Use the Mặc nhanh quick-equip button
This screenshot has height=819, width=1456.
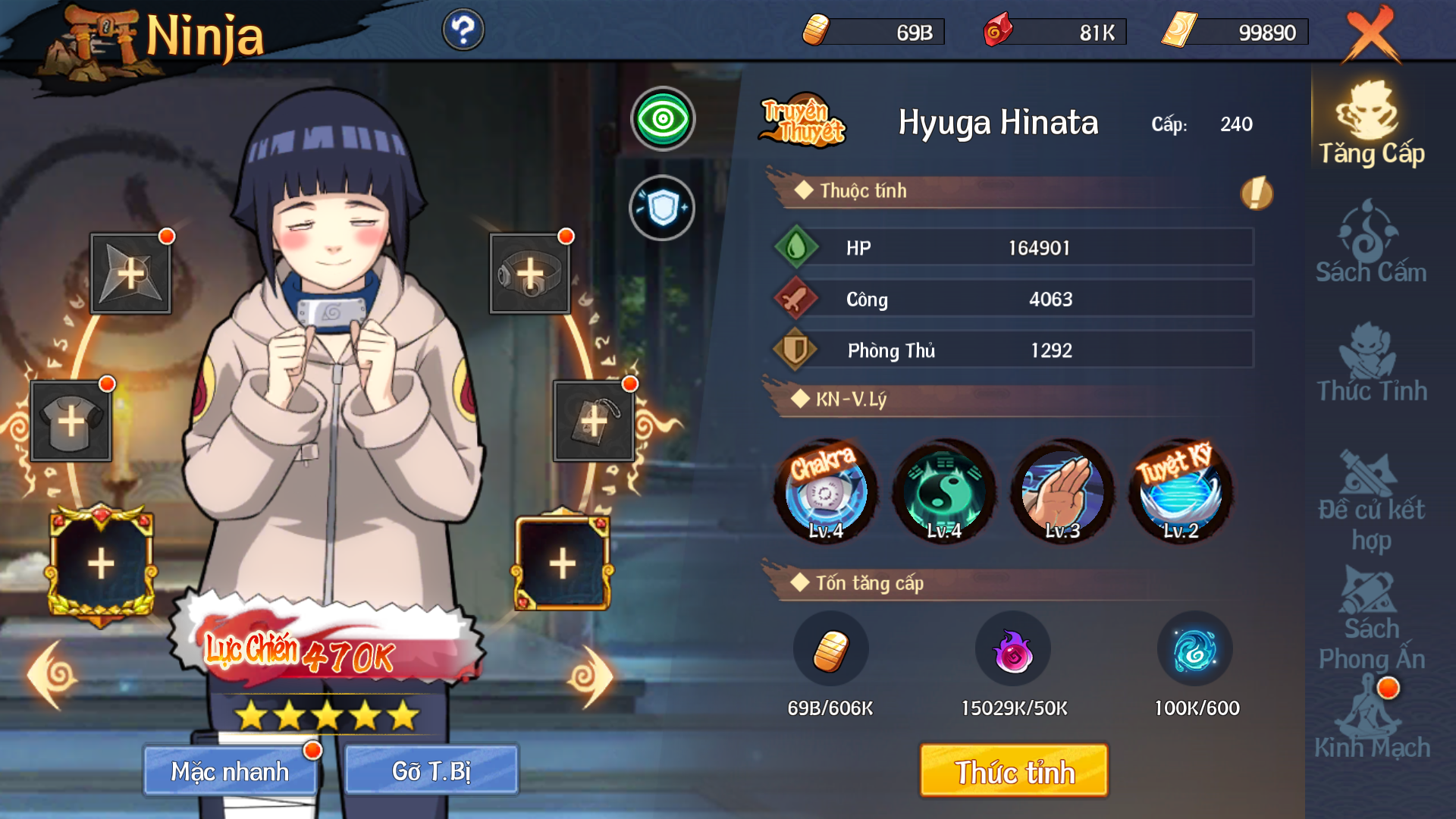230,771
